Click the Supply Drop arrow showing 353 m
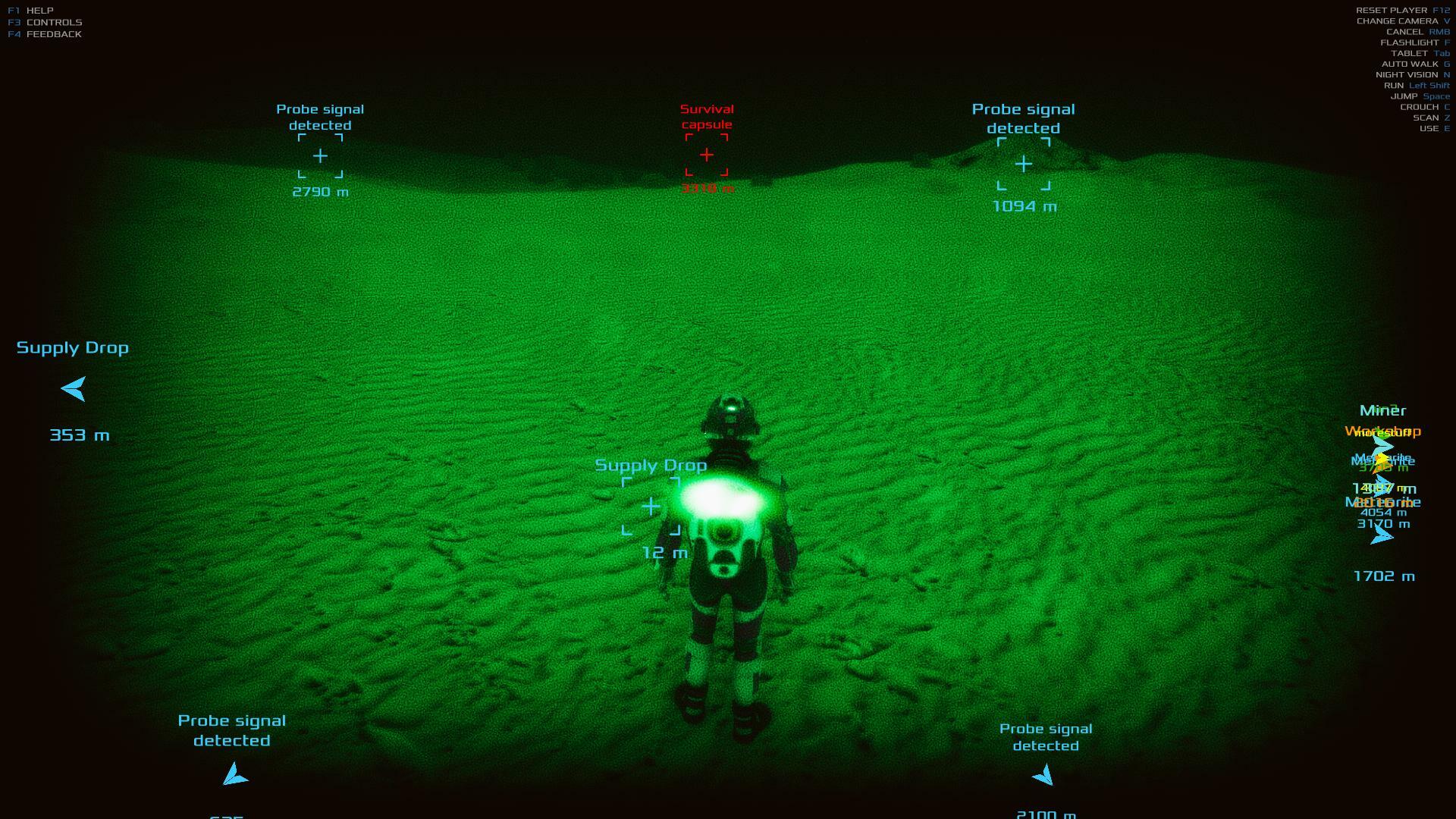1456x819 pixels. pos(74,389)
